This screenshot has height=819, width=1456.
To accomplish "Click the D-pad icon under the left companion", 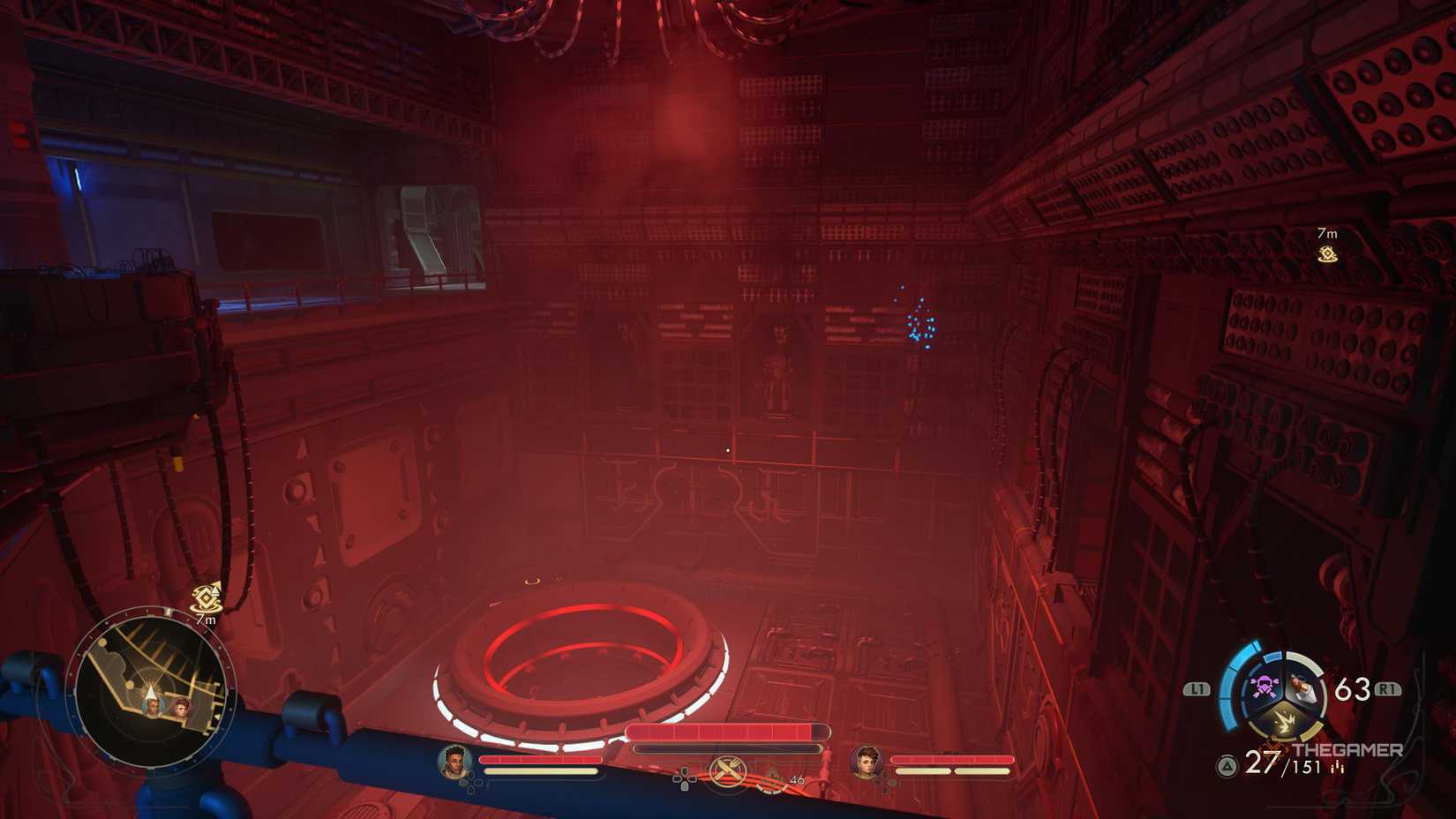I will [472, 781].
